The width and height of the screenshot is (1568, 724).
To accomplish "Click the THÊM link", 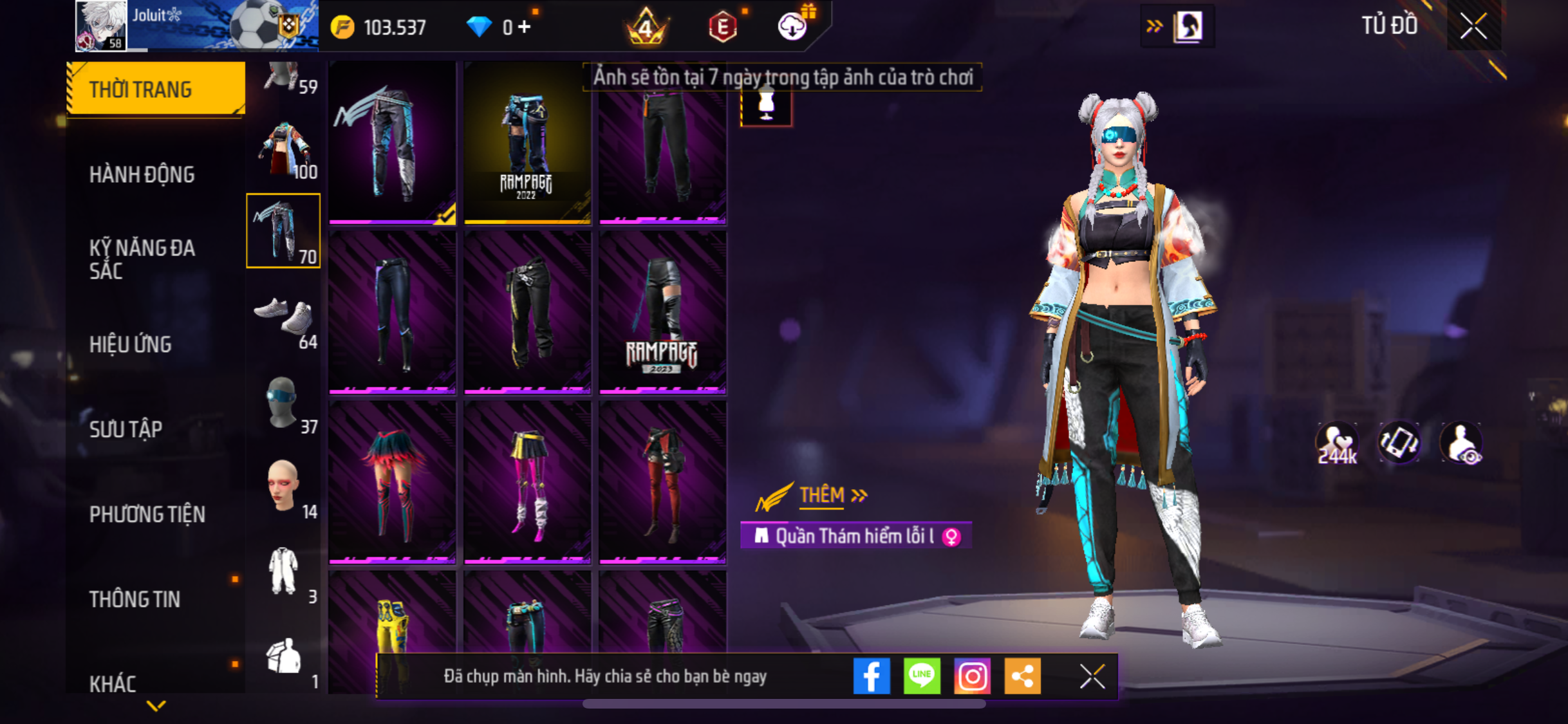I will click(821, 495).
